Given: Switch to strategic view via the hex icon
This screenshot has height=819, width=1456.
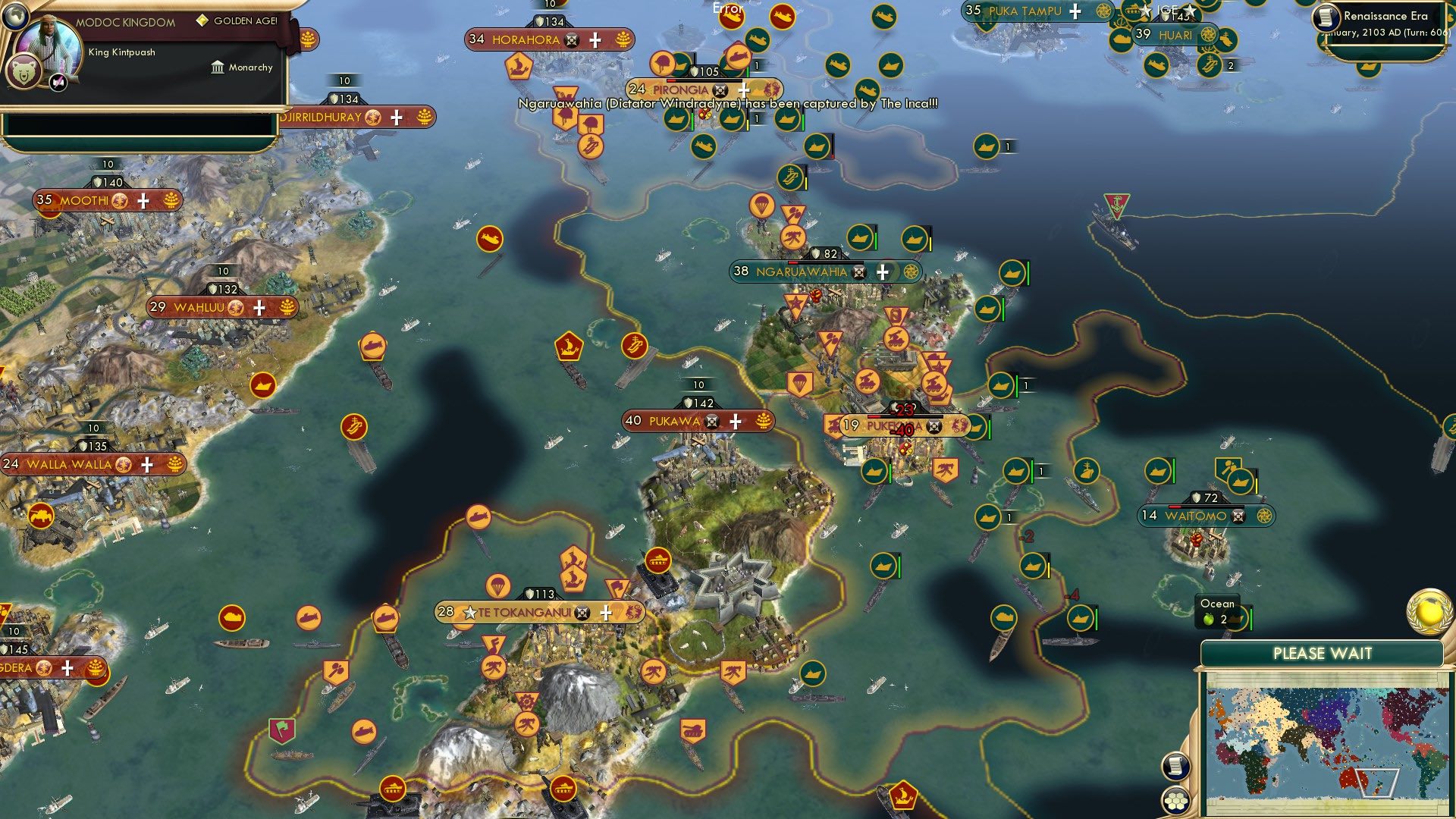Looking at the screenshot, I should click(x=1175, y=801).
